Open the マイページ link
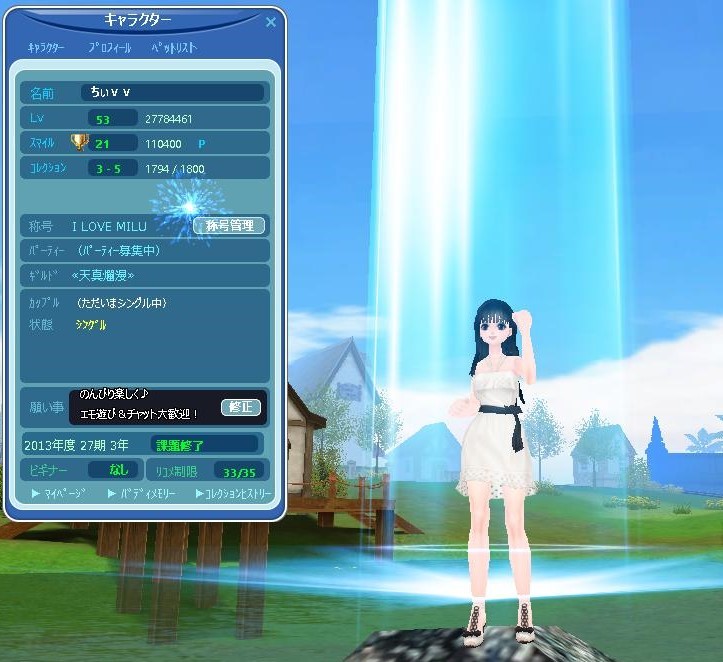723x662 pixels. [x=59, y=493]
